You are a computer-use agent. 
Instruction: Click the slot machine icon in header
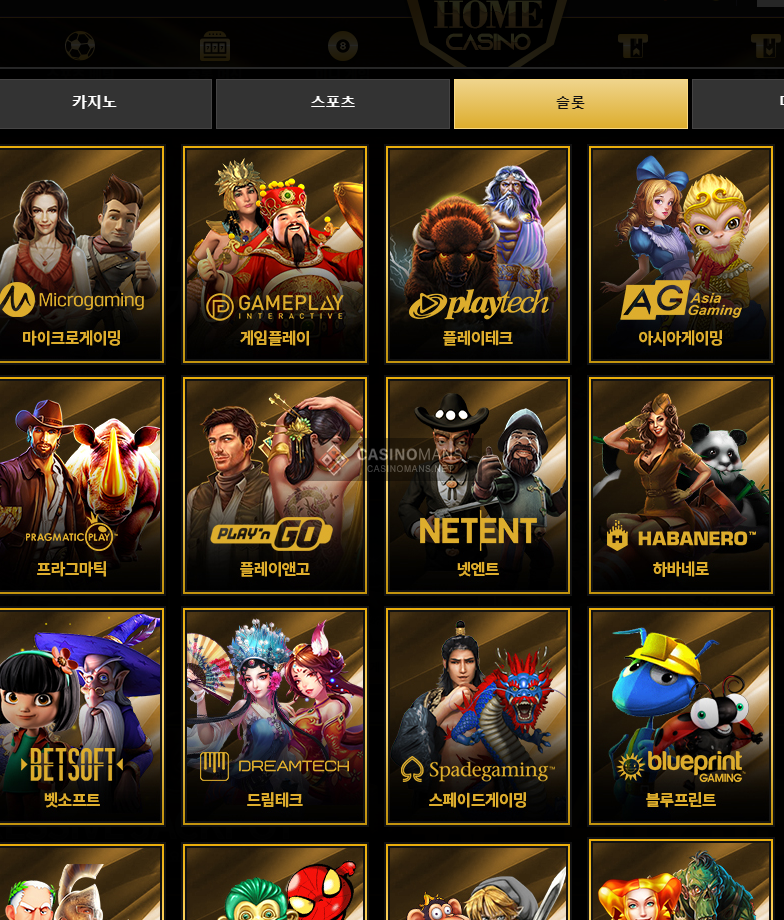215,46
